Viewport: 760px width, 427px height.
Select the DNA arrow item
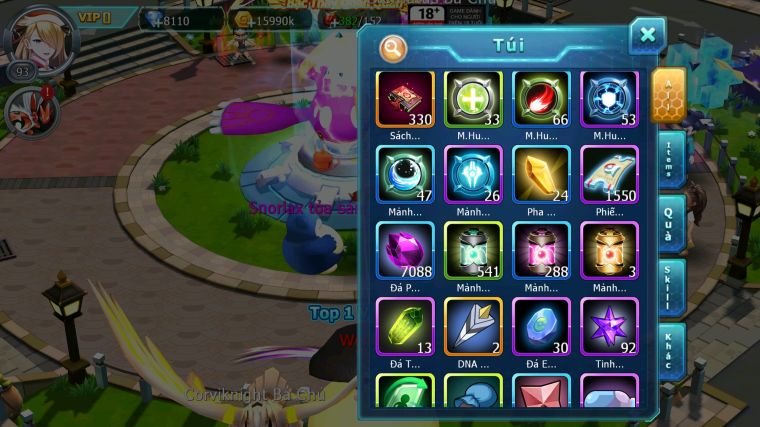click(x=473, y=326)
